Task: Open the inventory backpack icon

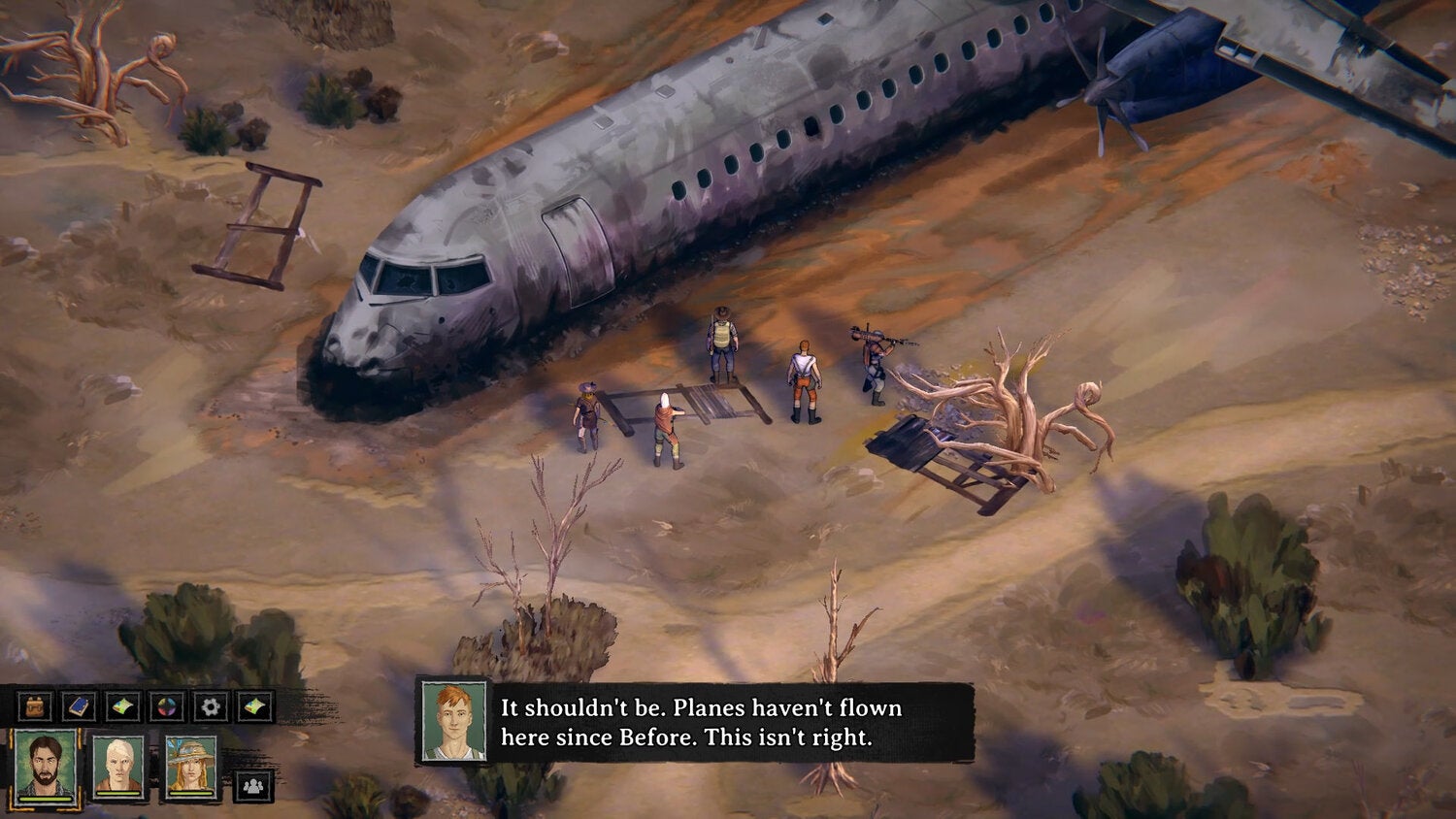Action: pyautogui.click(x=34, y=704)
